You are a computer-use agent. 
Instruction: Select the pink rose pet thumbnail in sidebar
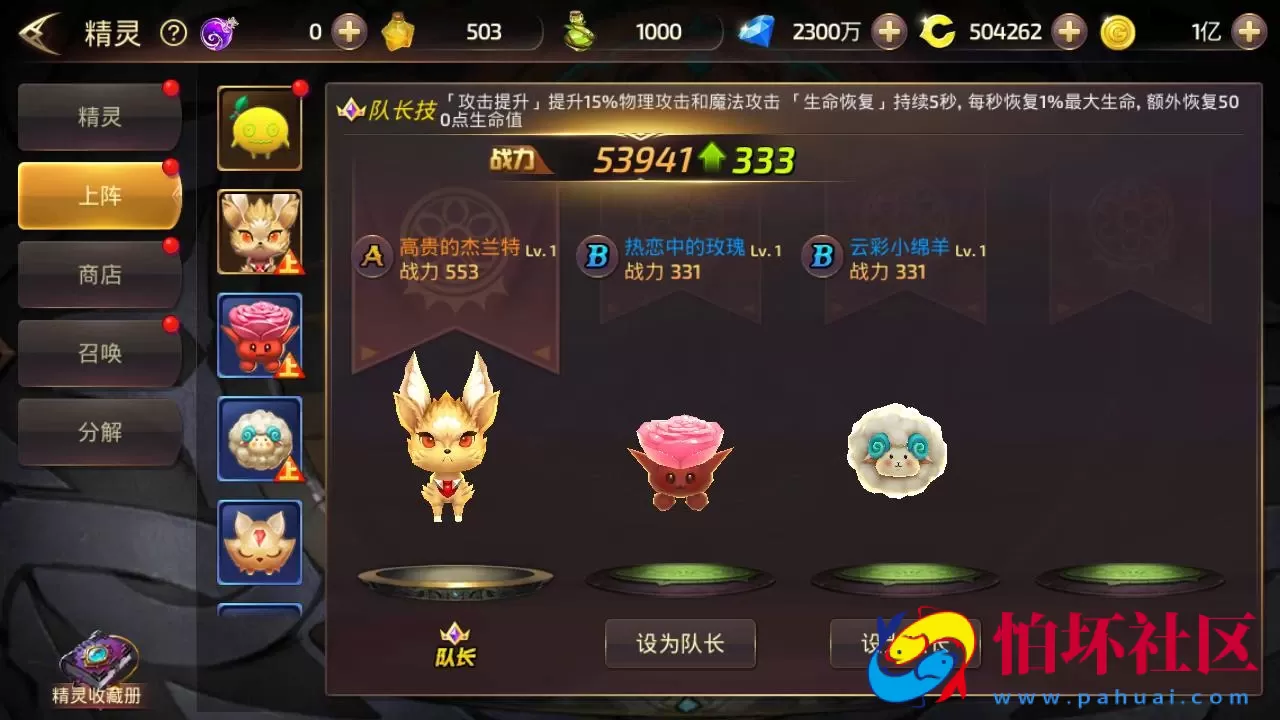(x=259, y=336)
